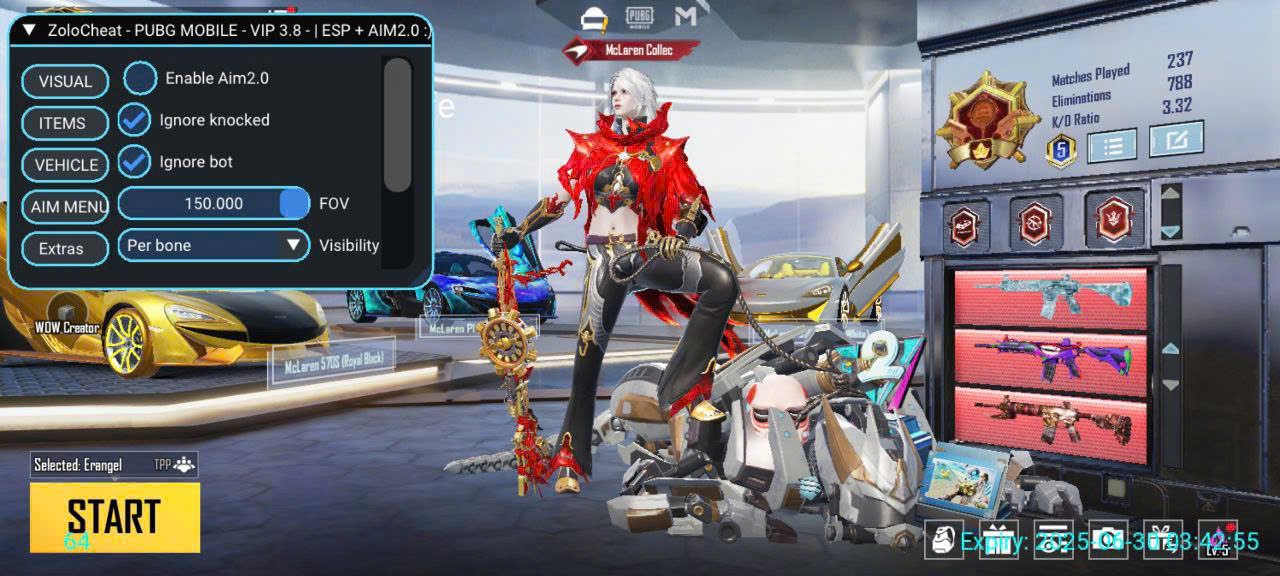Show the stats list beside K/D Ratio
Image resolution: width=1280 pixels, height=576 pixels.
pyautogui.click(x=1112, y=146)
